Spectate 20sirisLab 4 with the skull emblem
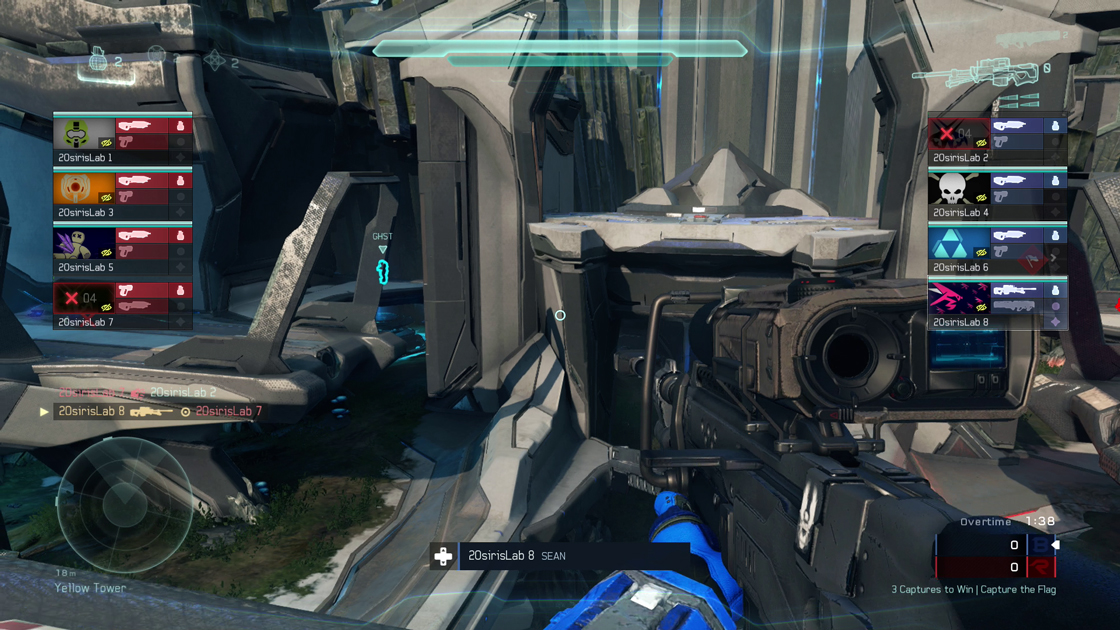This screenshot has height=630, width=1120. (997, 194)
